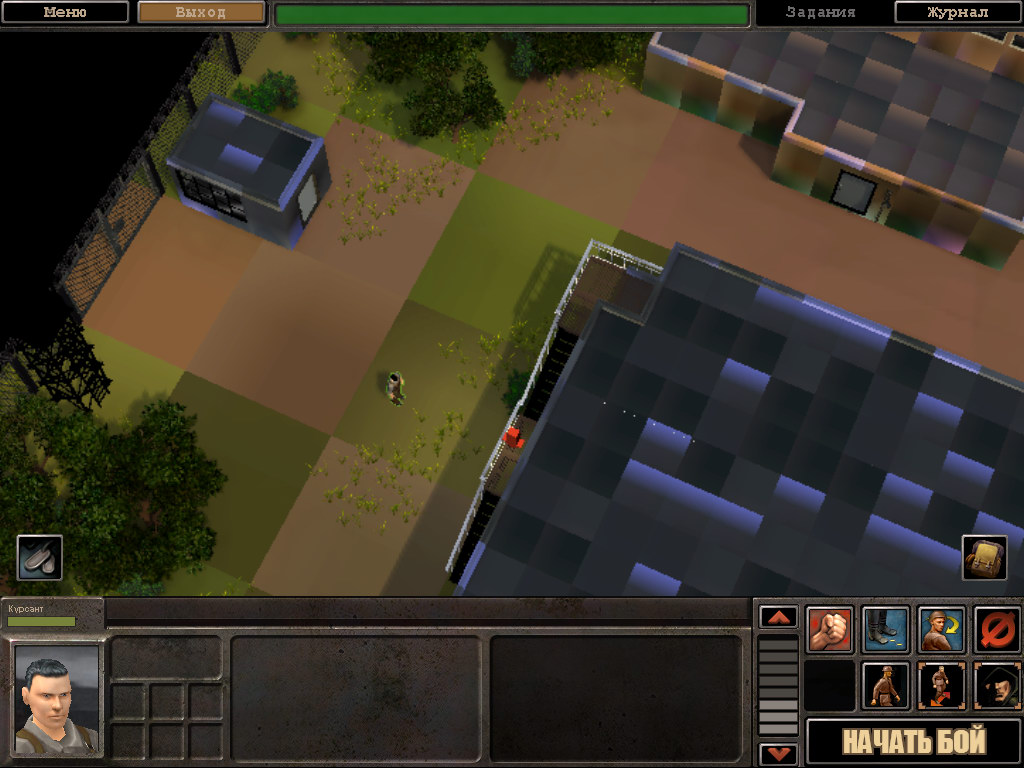Image resolution: width=1024 pixels, height=768 pixels.
Task: Show the Задания tasks list
Action: (x=820, y=12)
